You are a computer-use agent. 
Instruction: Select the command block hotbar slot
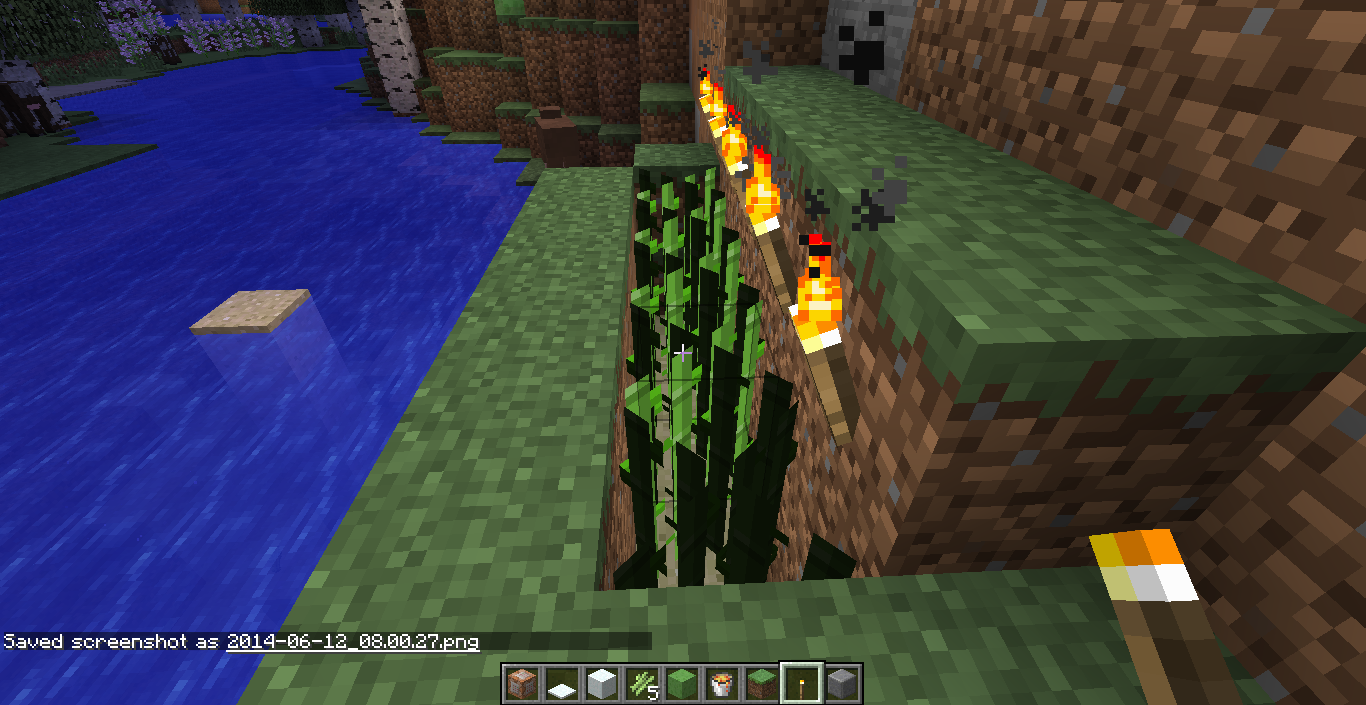click(x=521, y=683)
